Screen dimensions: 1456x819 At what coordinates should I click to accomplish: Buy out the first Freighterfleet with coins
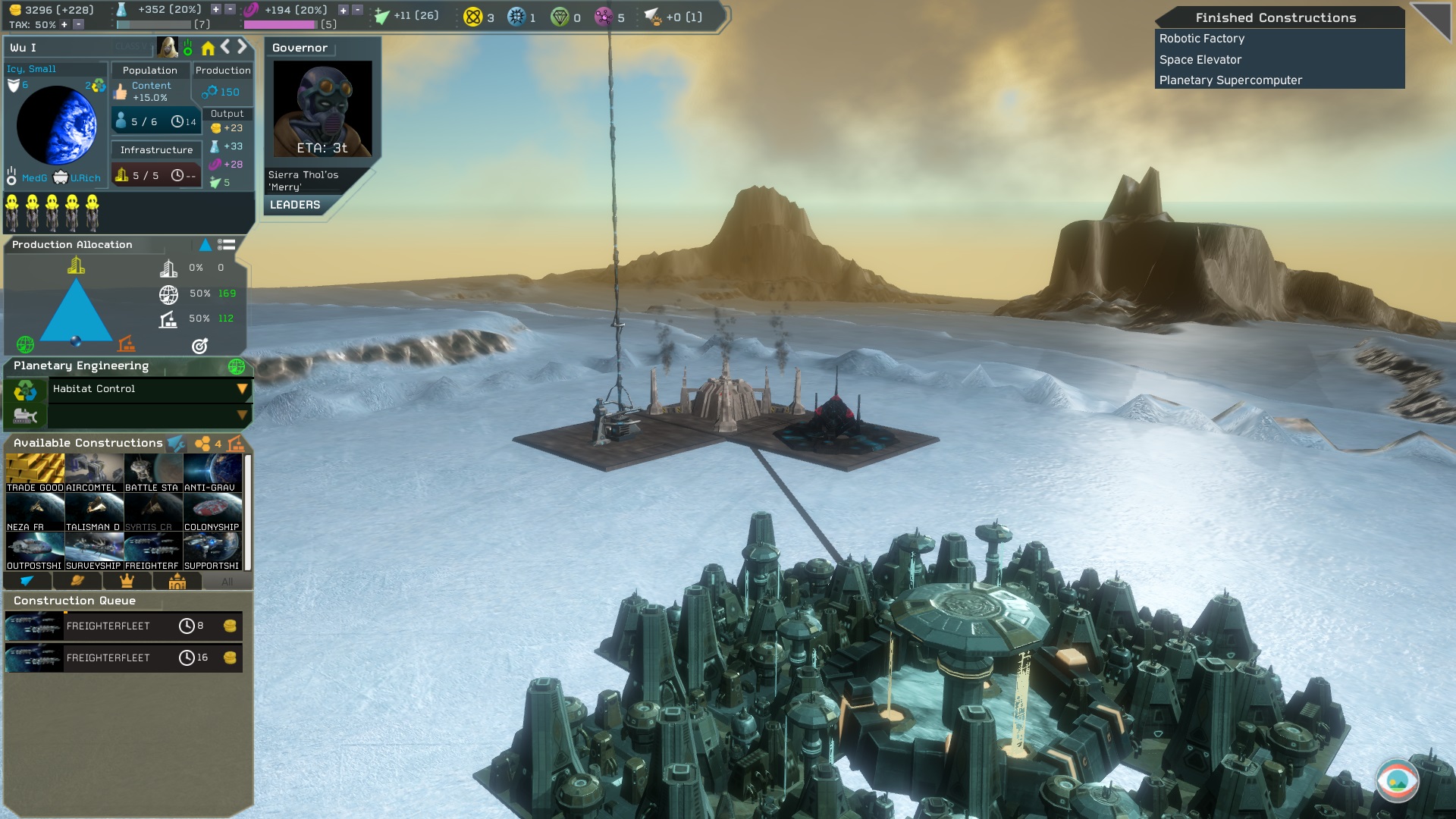(230, 626)
